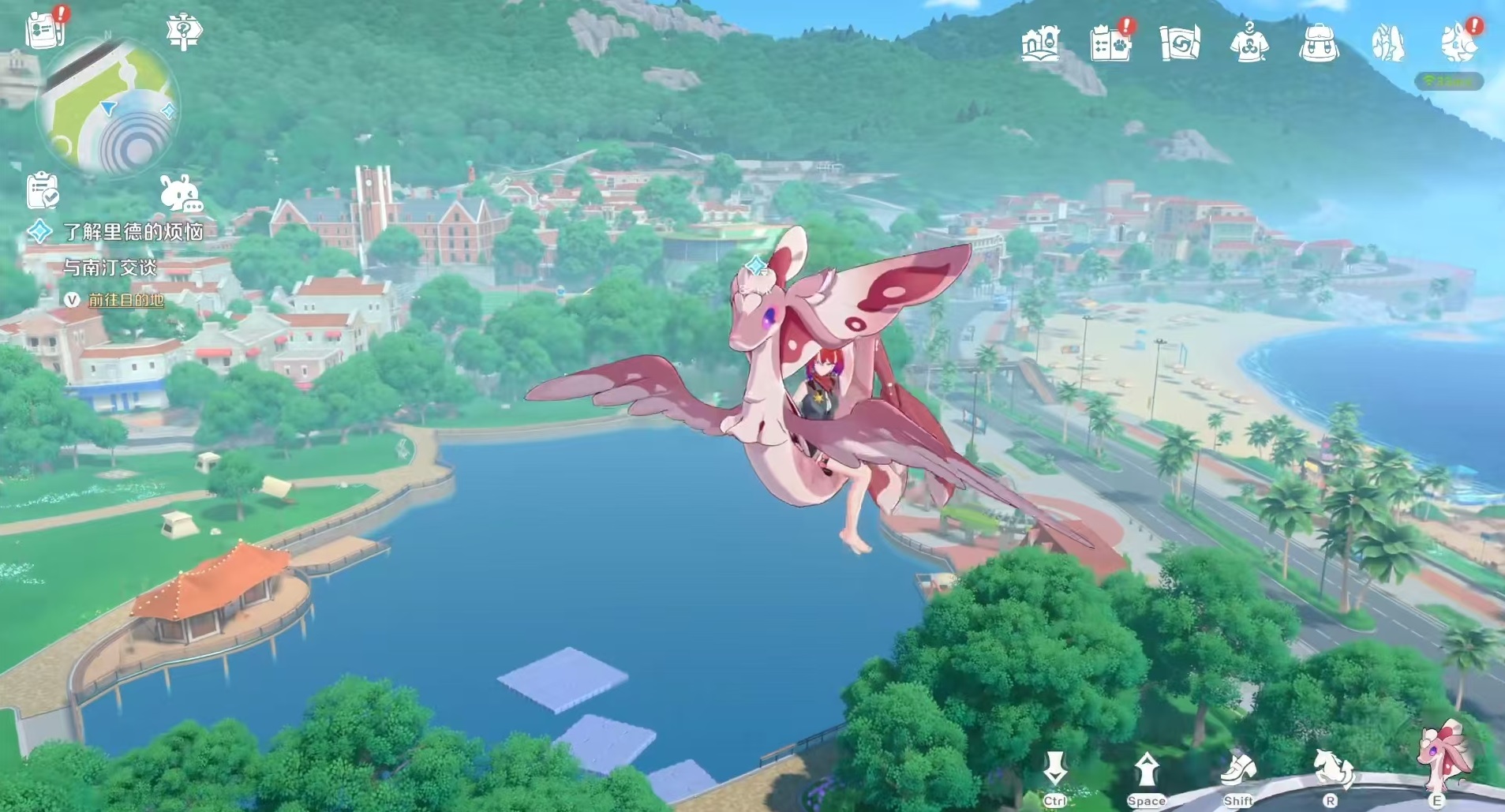Open the paw-print handbook icon
1505x812 pixels.
click(x=1110, y=43)
